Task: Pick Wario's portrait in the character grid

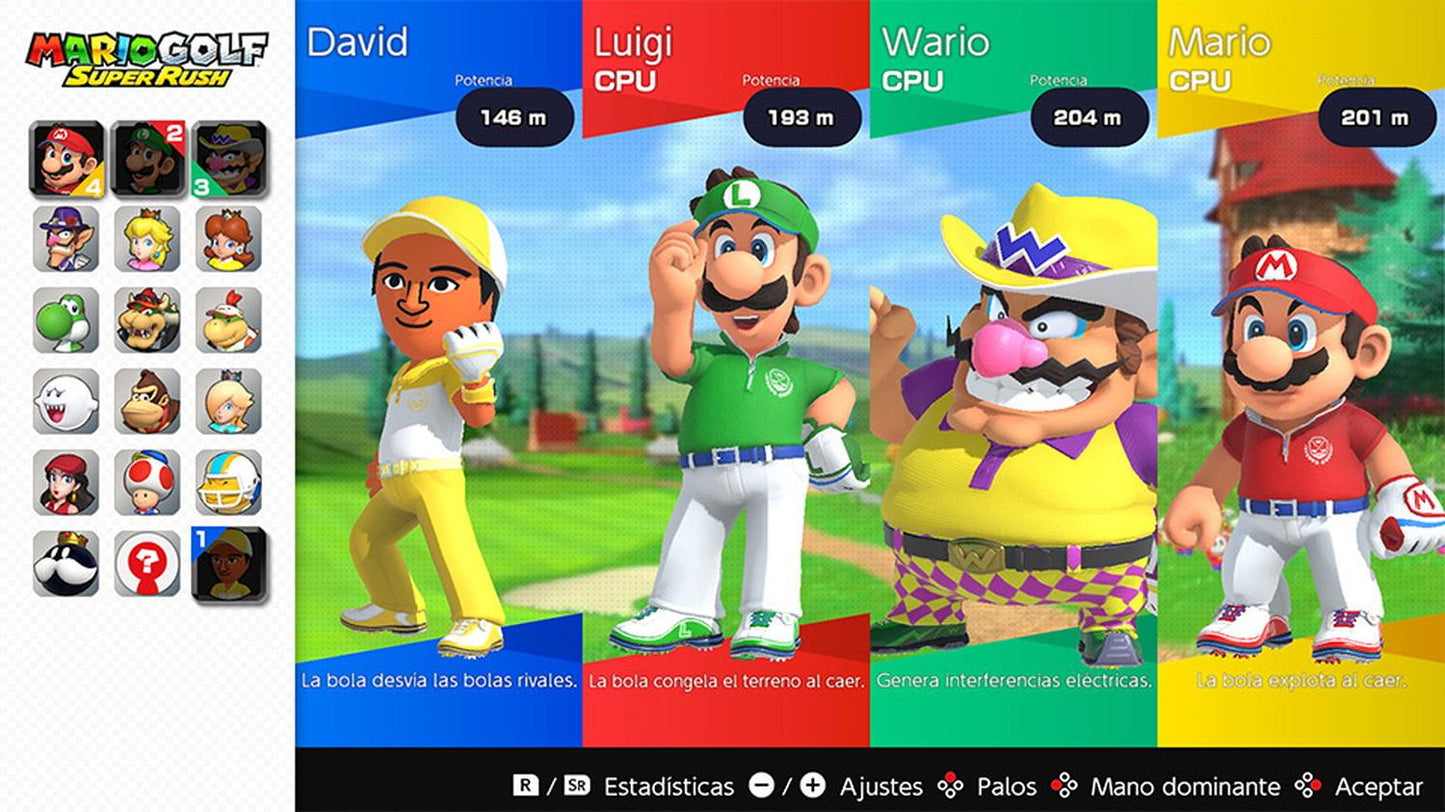Action: pyautogui.click(x=229, y=158)
